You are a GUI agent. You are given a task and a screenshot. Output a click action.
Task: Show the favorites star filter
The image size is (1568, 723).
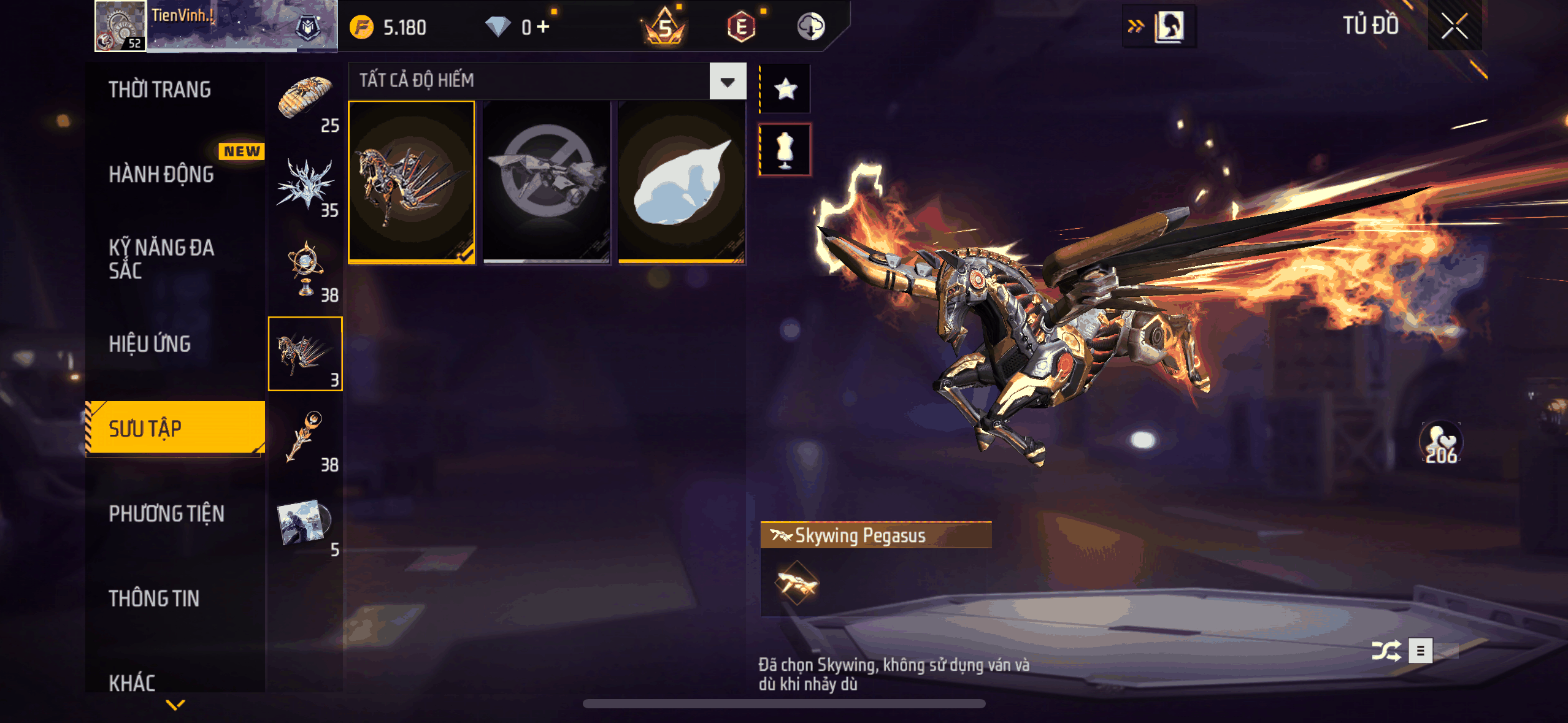coord(785,90)
